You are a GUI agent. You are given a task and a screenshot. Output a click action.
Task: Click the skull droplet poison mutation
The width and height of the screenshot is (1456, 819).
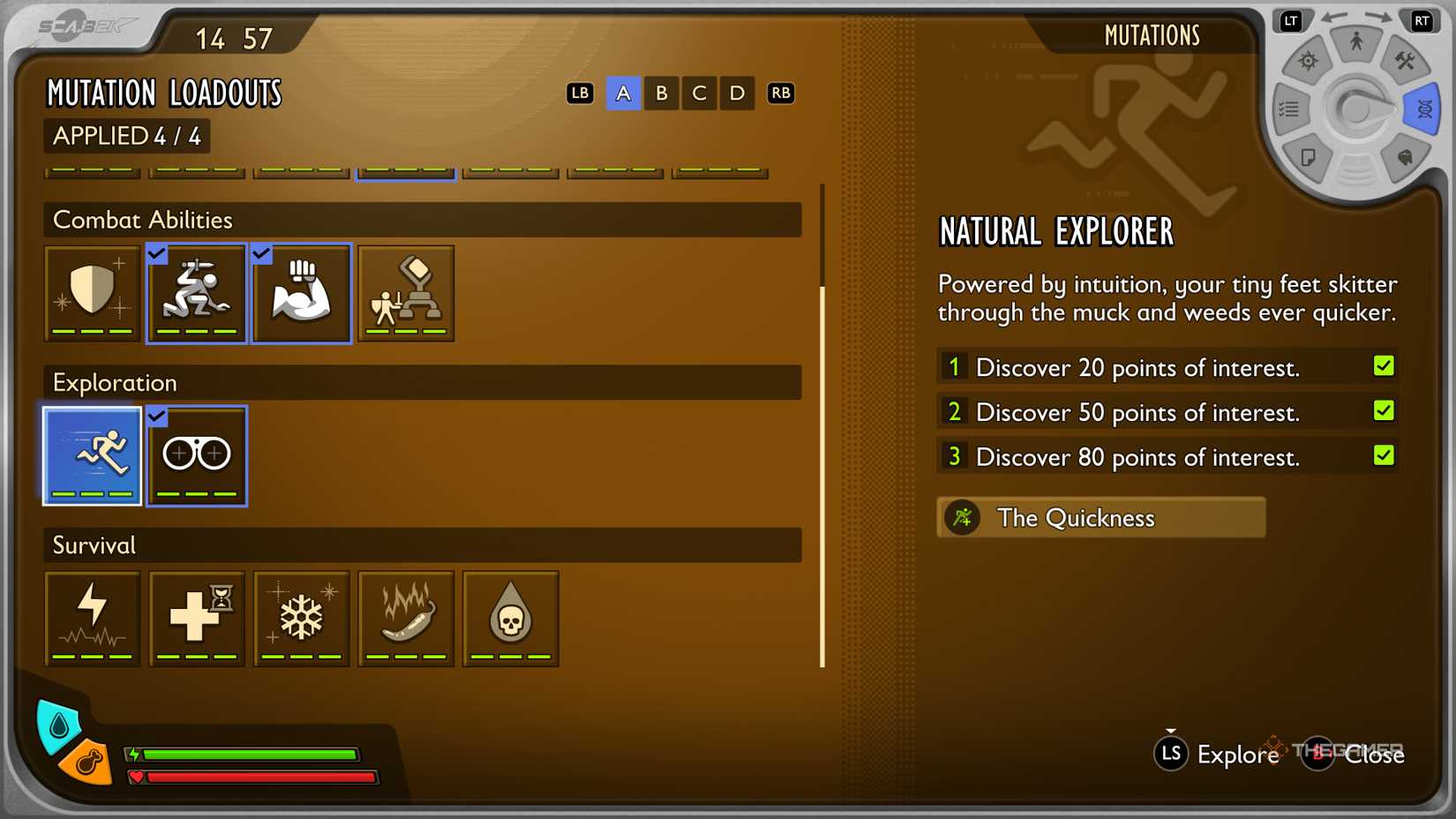pos(510,618)
